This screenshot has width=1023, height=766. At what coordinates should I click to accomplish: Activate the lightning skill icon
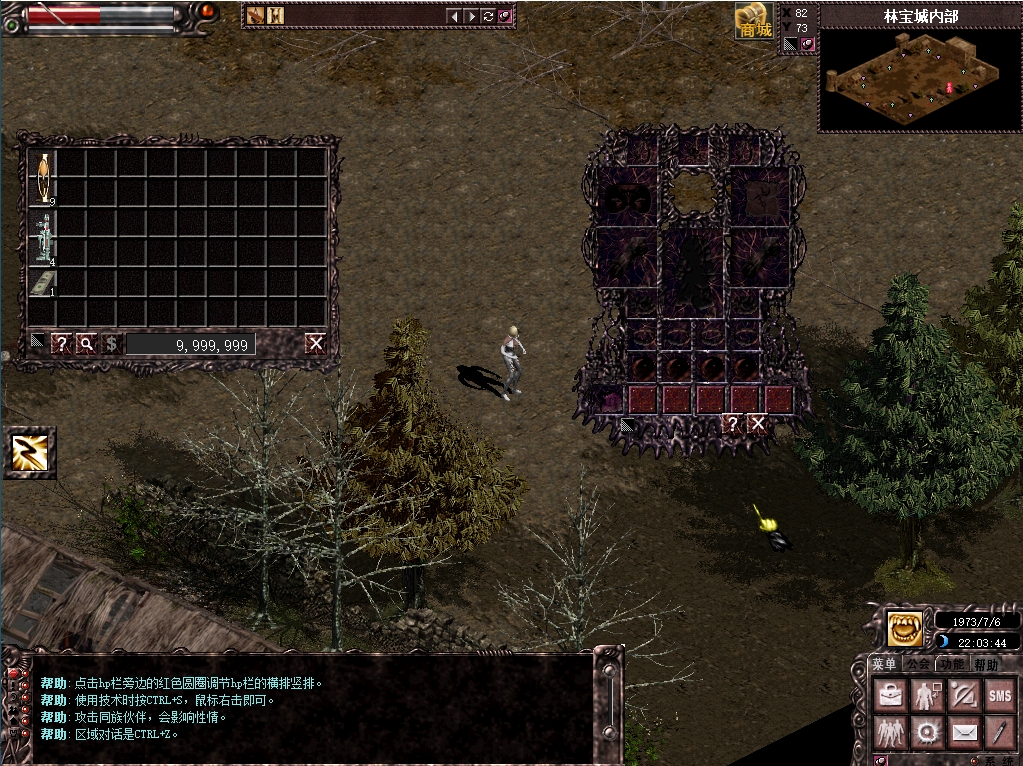tap(29, 452)
